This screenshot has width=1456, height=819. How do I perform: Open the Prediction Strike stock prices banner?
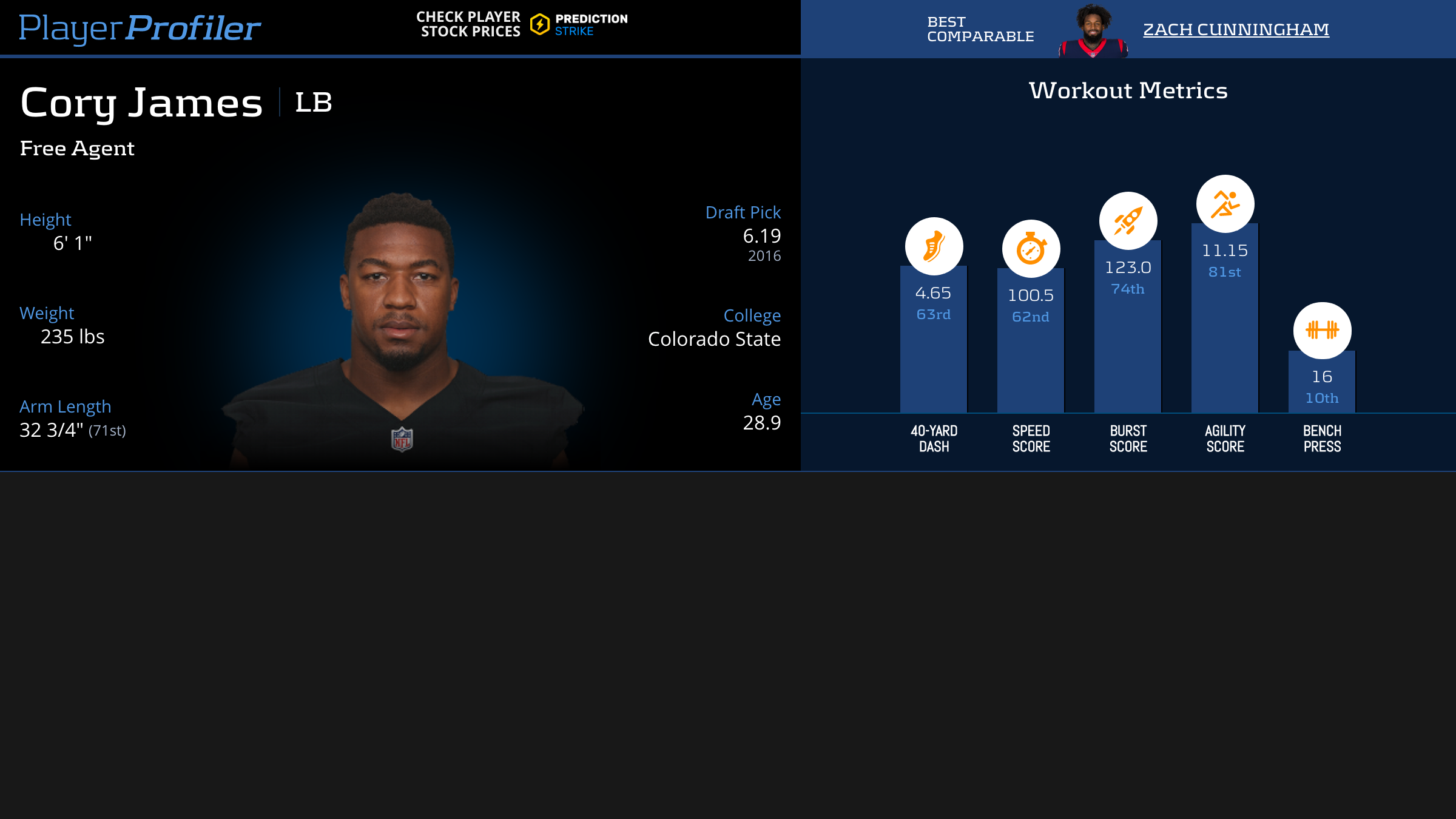click(522, 25)
